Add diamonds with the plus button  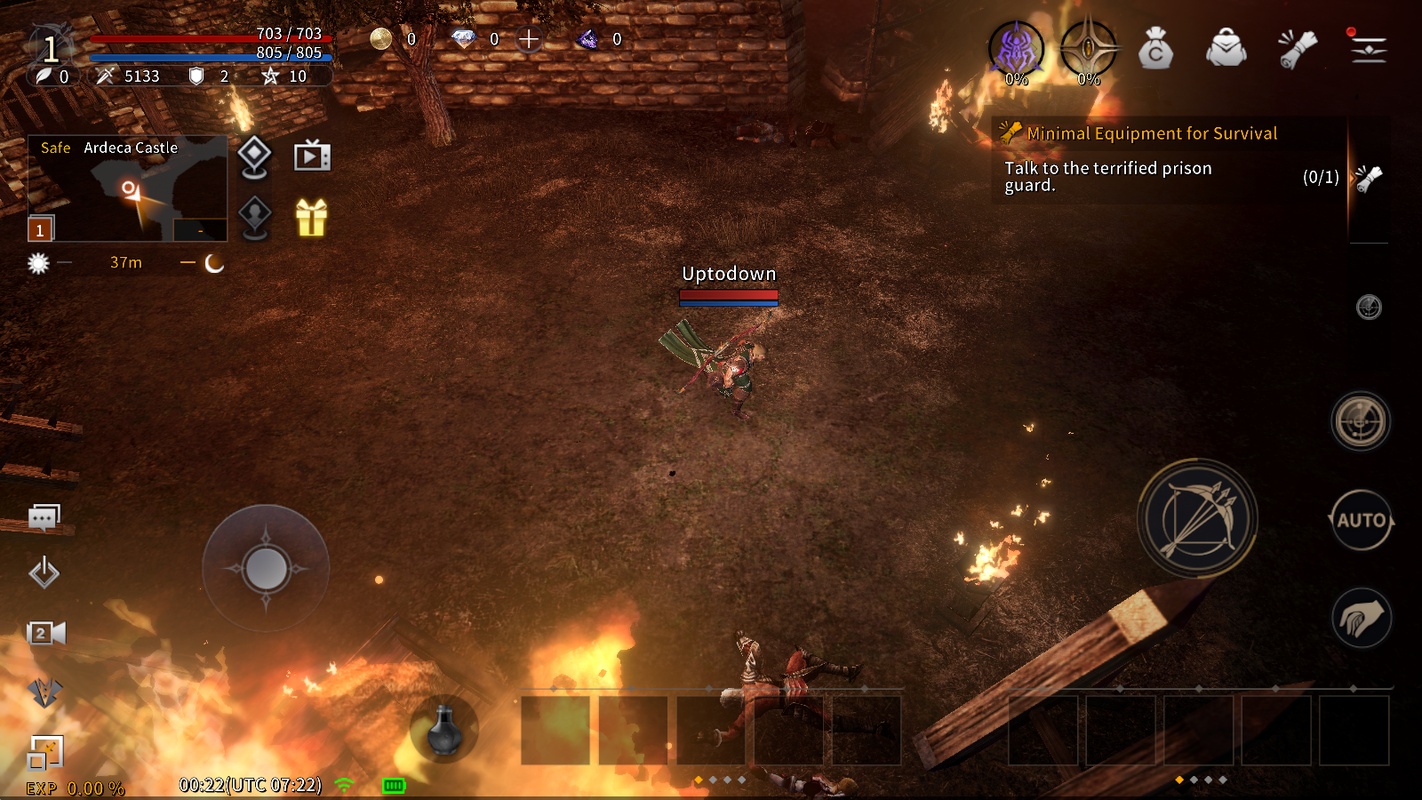[528, 40]
